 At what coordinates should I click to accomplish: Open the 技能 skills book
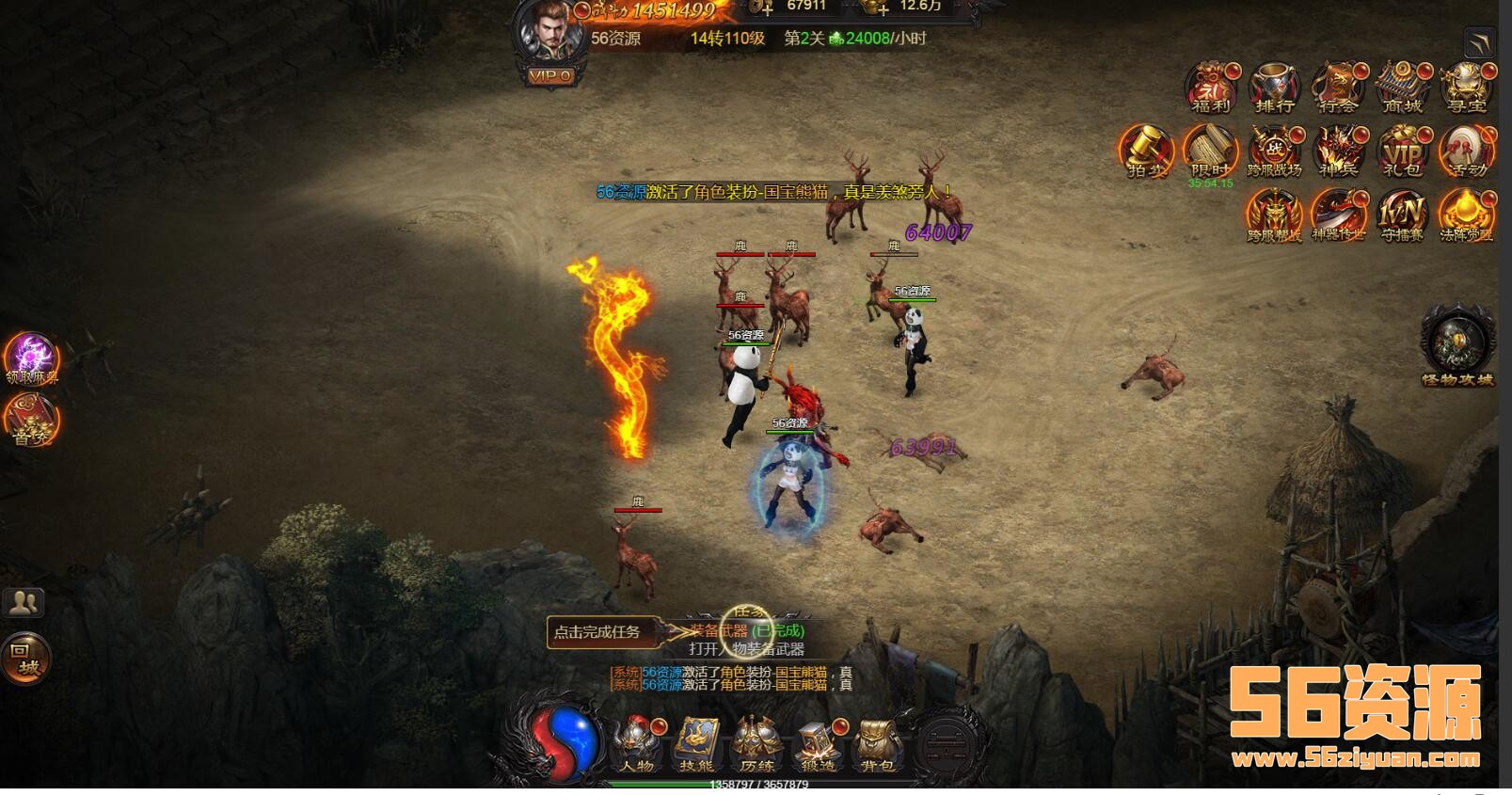[x=697, y=743]
